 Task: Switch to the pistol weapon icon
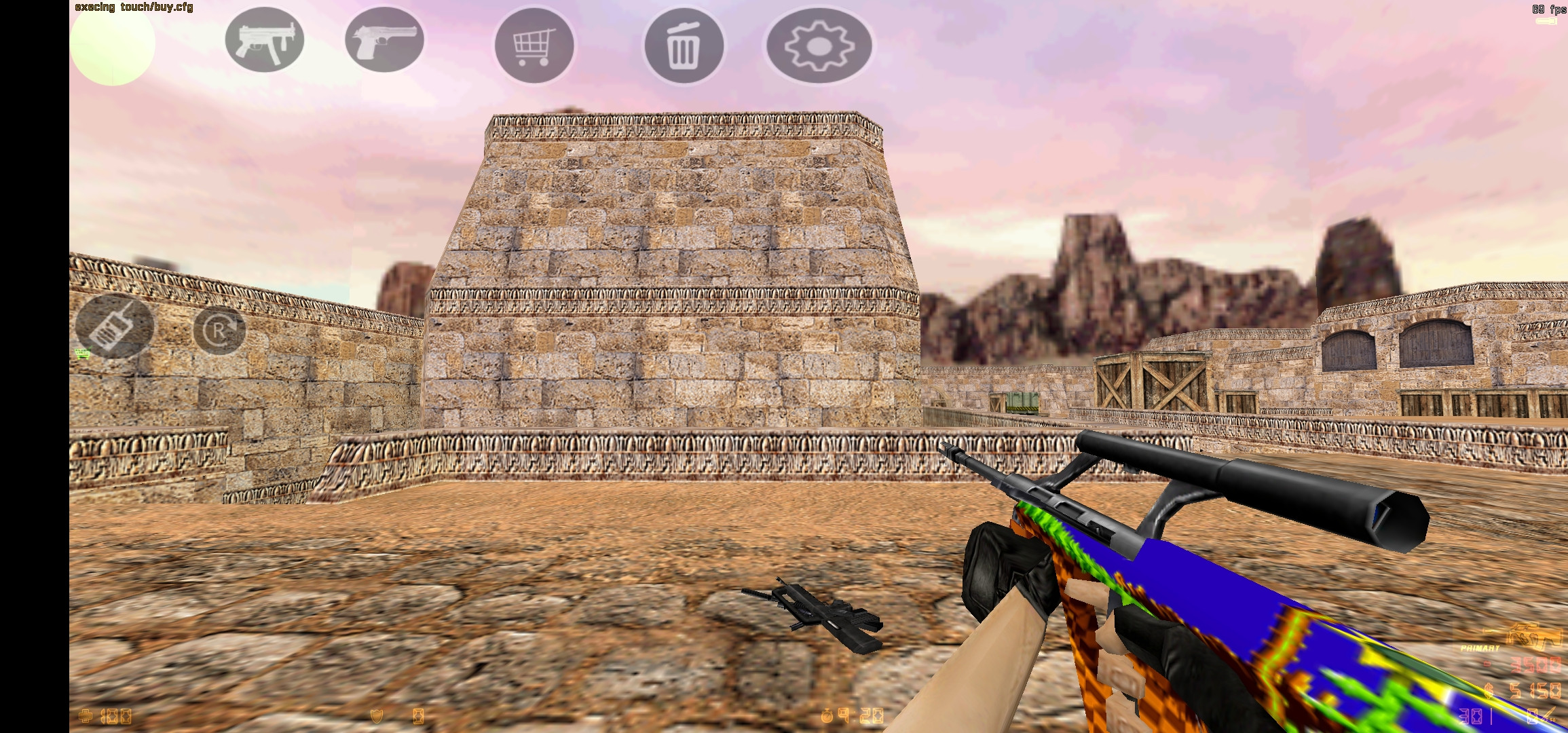(x=385, y=42)
